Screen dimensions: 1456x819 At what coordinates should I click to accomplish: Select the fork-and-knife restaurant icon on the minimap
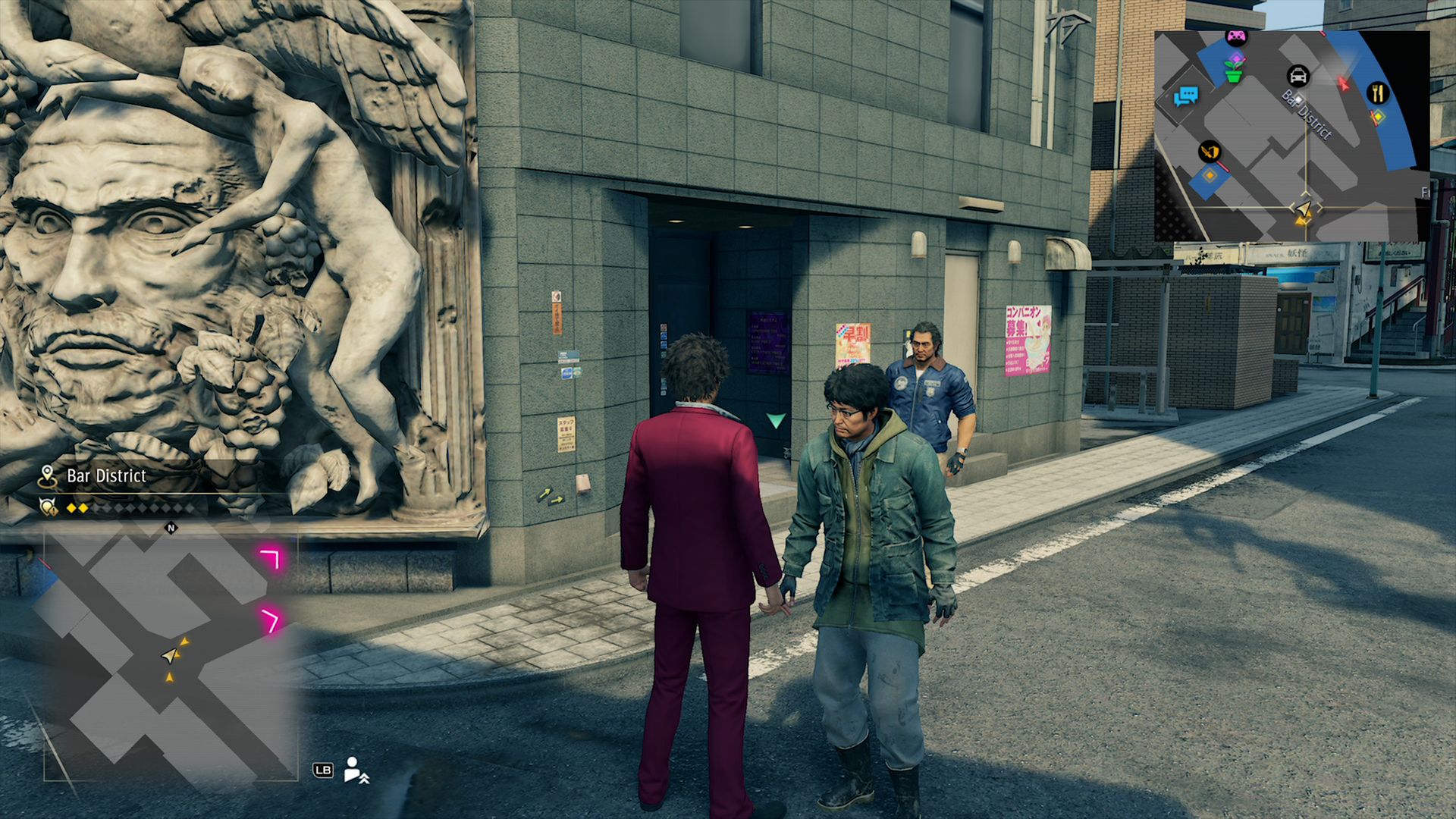pyautogui.click(x=1377, y=93)
